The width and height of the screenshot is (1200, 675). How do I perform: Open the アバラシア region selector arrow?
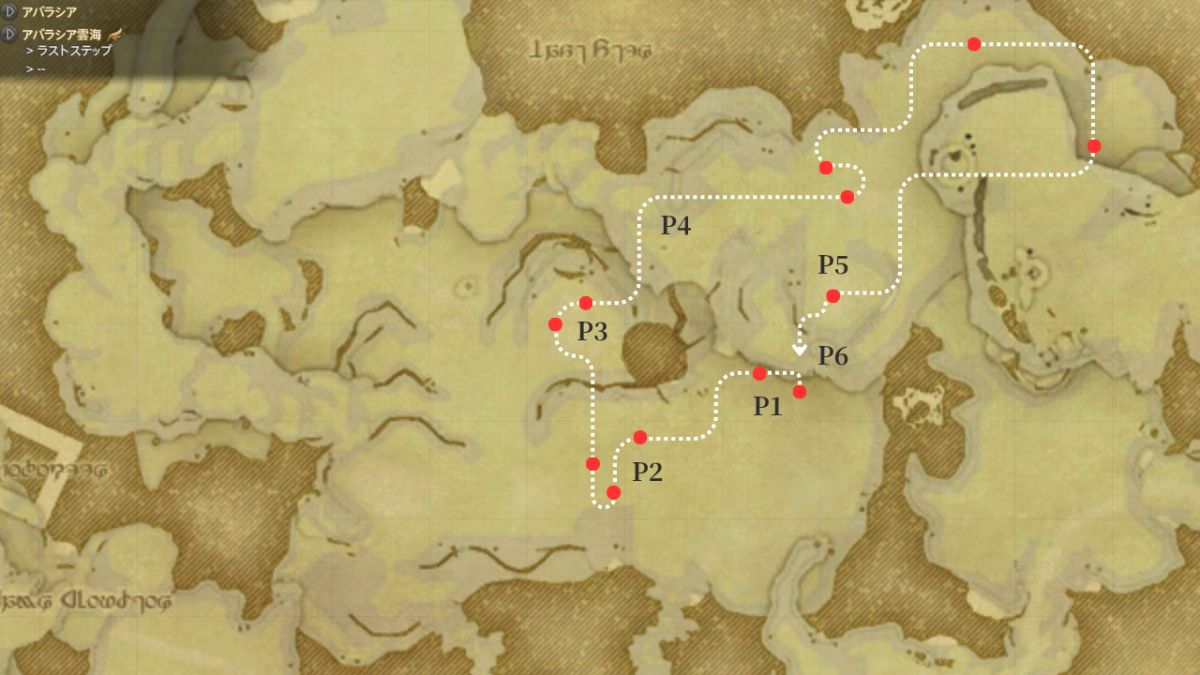point(10,11)
